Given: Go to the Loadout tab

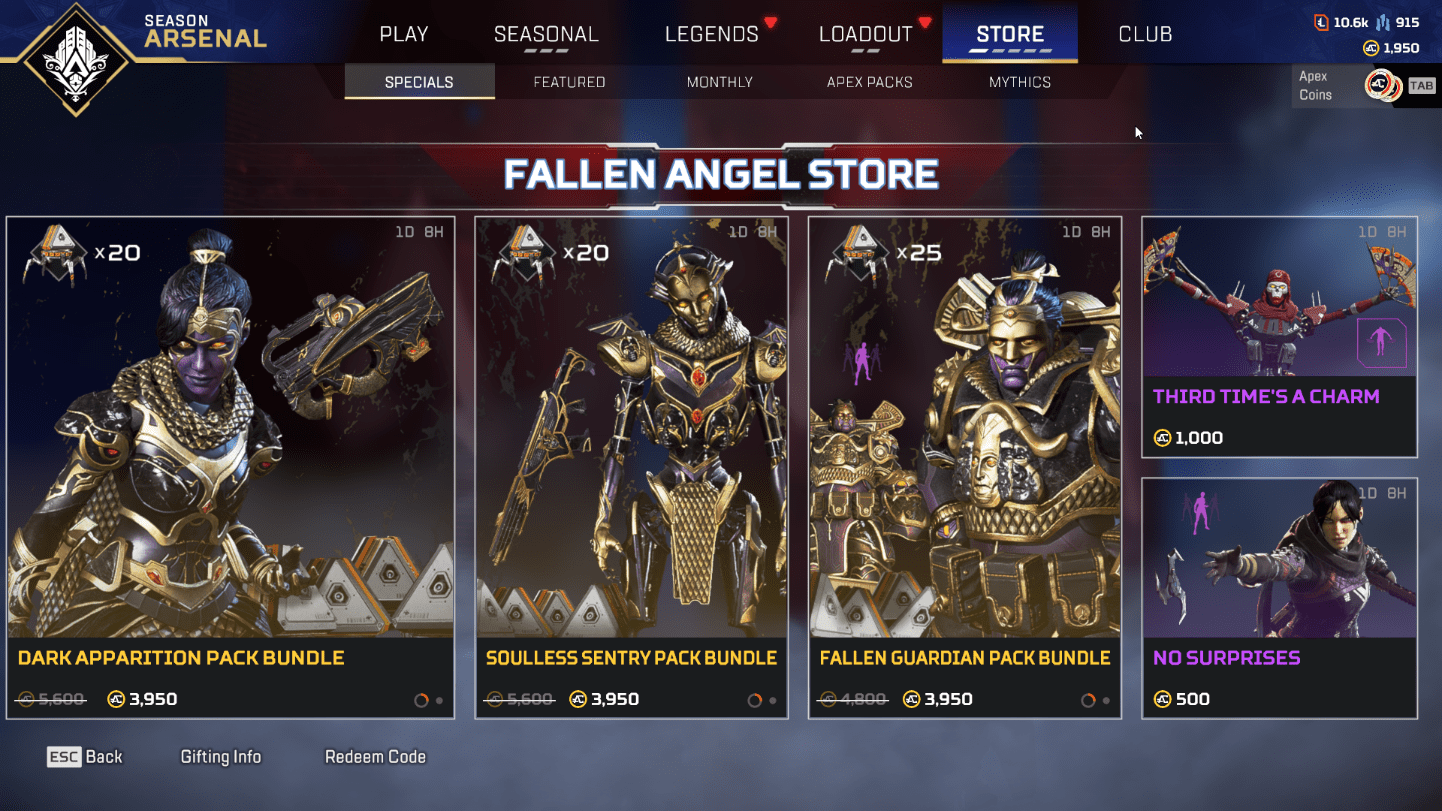Looking at the screenshot, I should (x=865, y=34).
